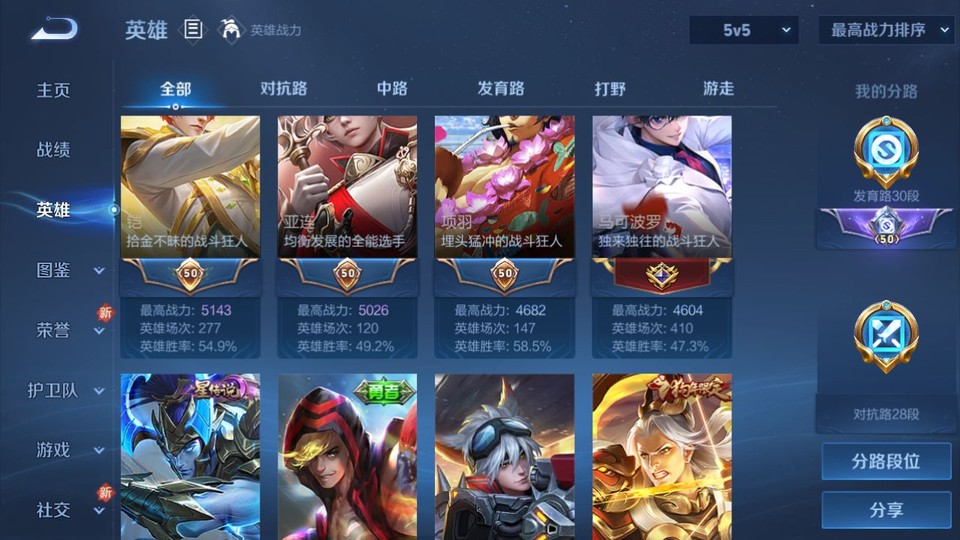
Task: Switch to the 对抗路 lane tab
Action: click(283, 89)
